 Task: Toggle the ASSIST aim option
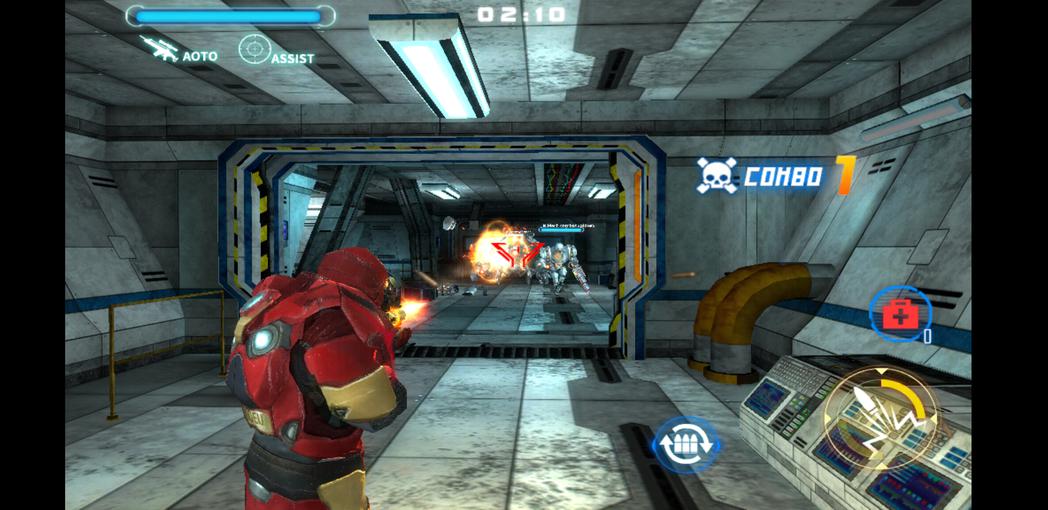(x=275, y=50)
